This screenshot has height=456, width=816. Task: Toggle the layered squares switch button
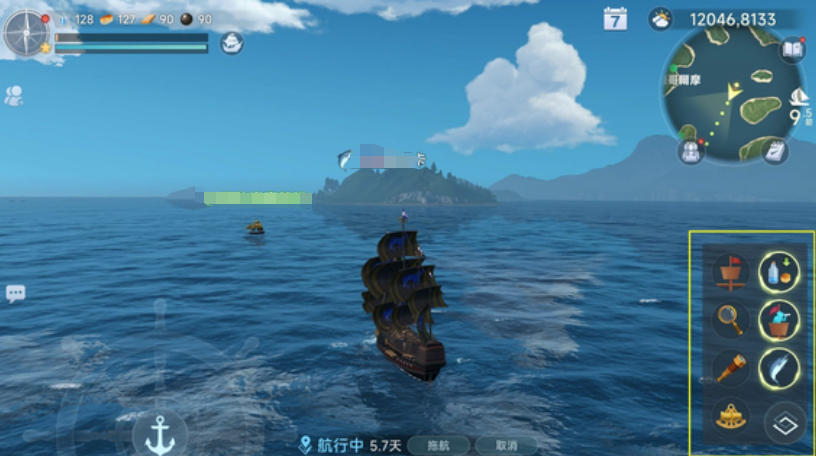(785, 423)
